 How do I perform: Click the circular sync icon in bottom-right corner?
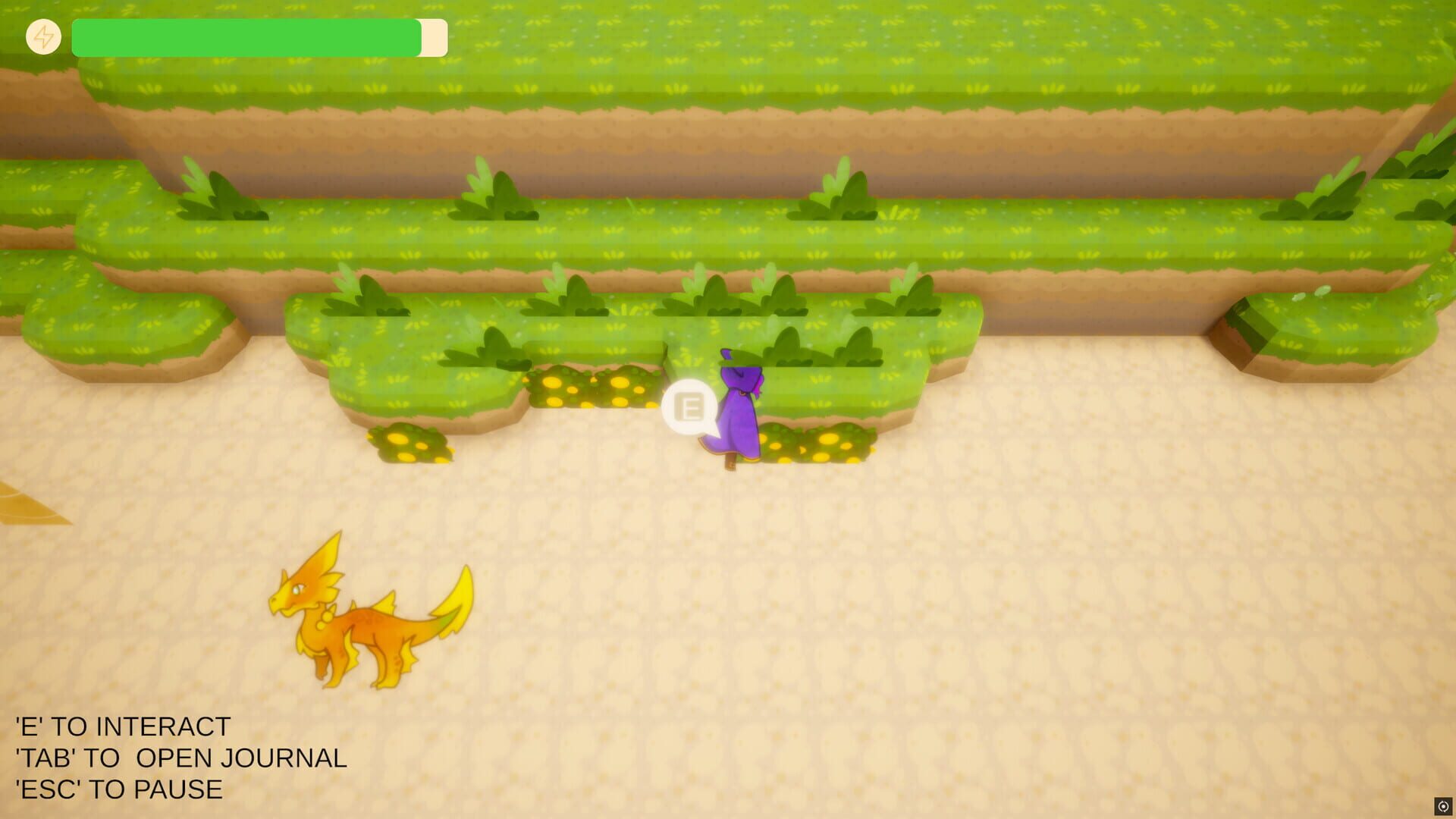click(1442, 806)
